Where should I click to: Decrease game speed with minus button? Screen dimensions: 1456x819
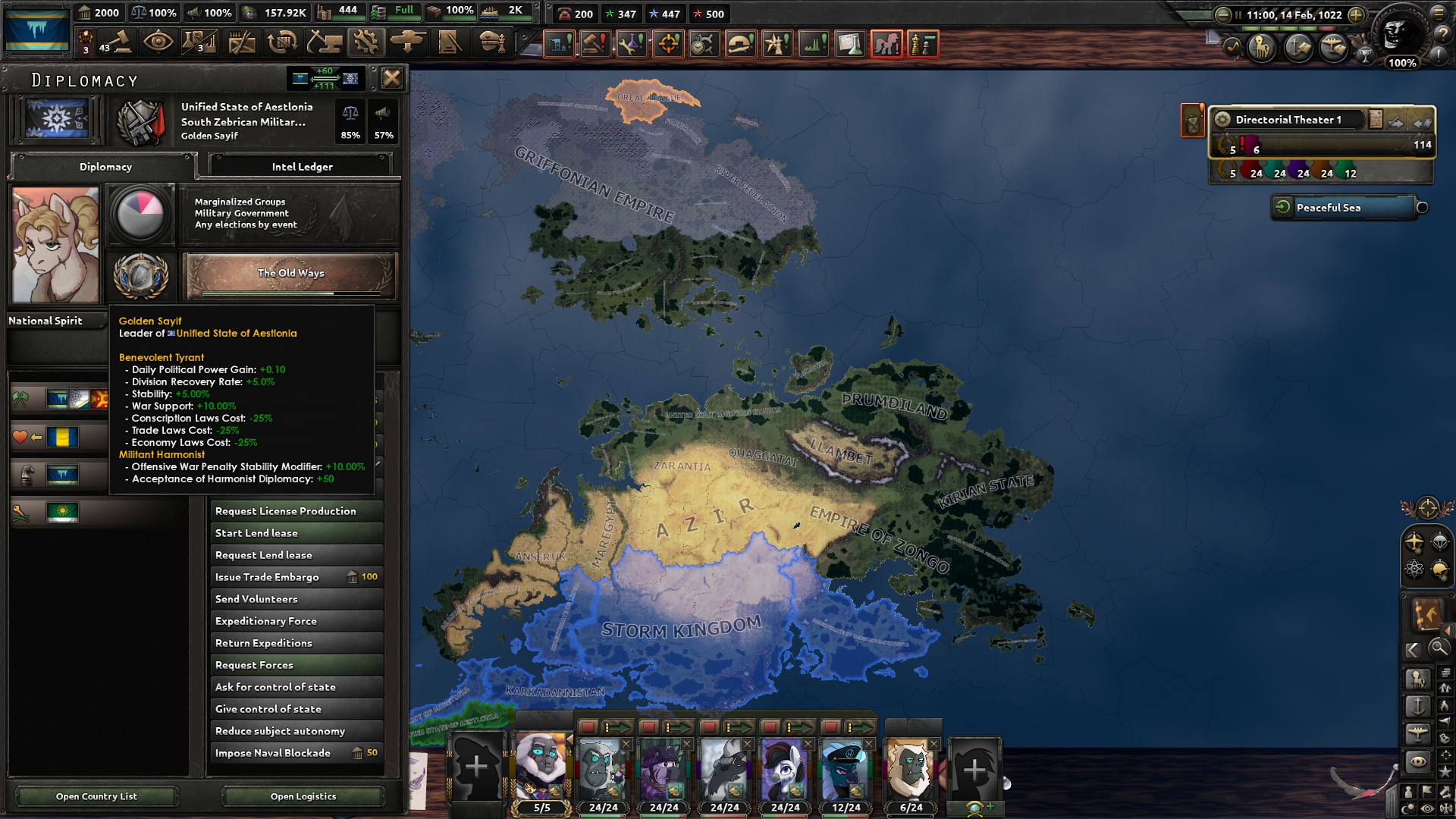click(1222, 15)
